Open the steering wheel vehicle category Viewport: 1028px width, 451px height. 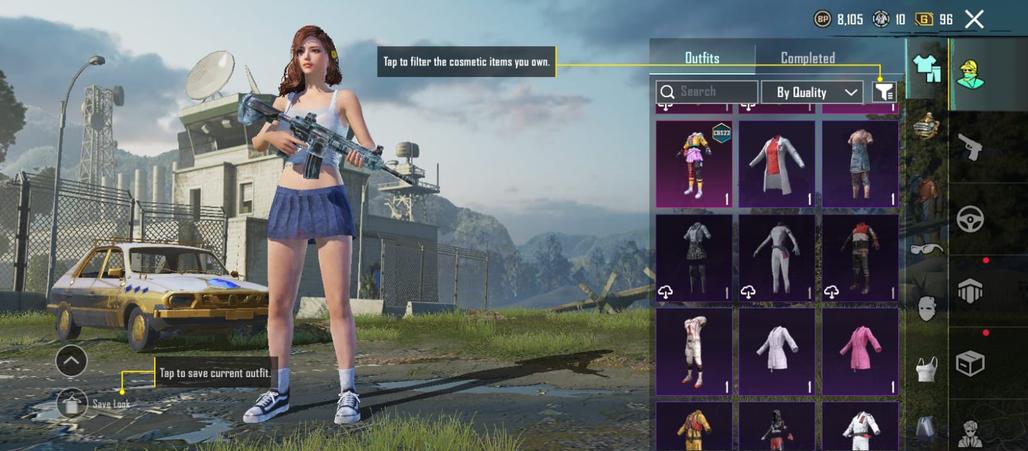[x=970, y=219]
